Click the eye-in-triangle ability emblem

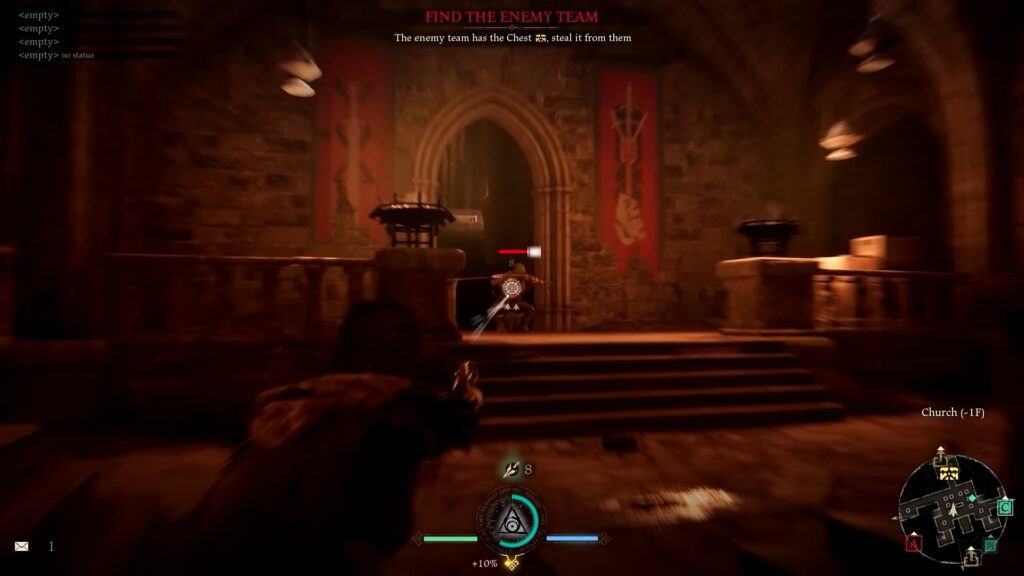(x=510, y=521)
